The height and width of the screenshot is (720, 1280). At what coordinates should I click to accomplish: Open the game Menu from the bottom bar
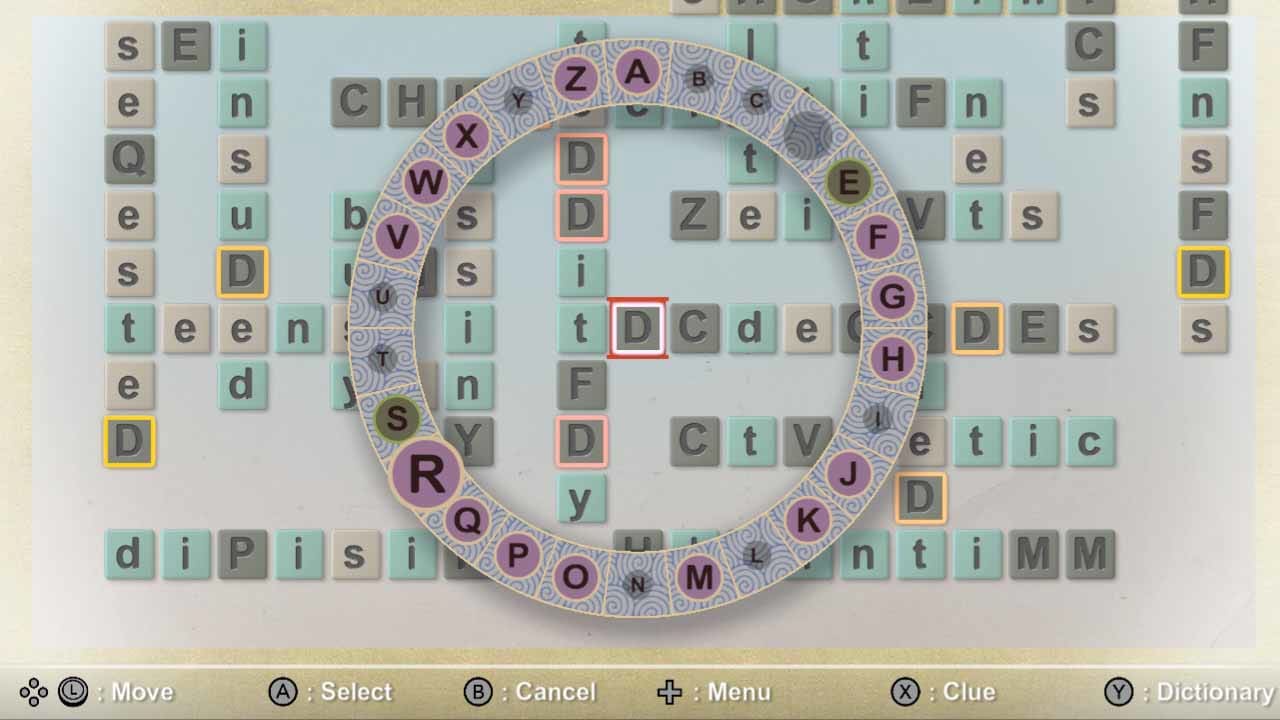pos(715,691)
